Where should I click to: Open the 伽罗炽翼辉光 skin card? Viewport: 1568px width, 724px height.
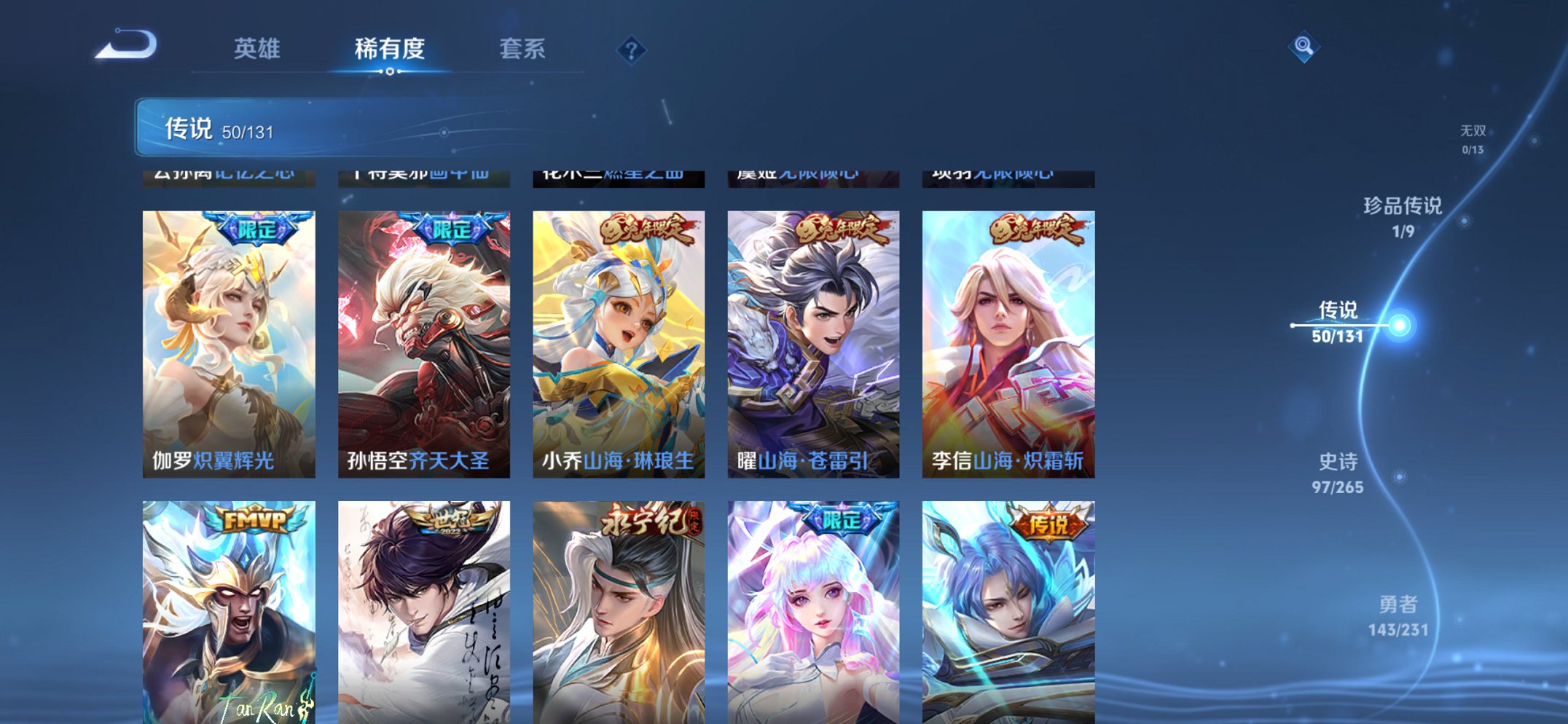(x=228, y=342)
